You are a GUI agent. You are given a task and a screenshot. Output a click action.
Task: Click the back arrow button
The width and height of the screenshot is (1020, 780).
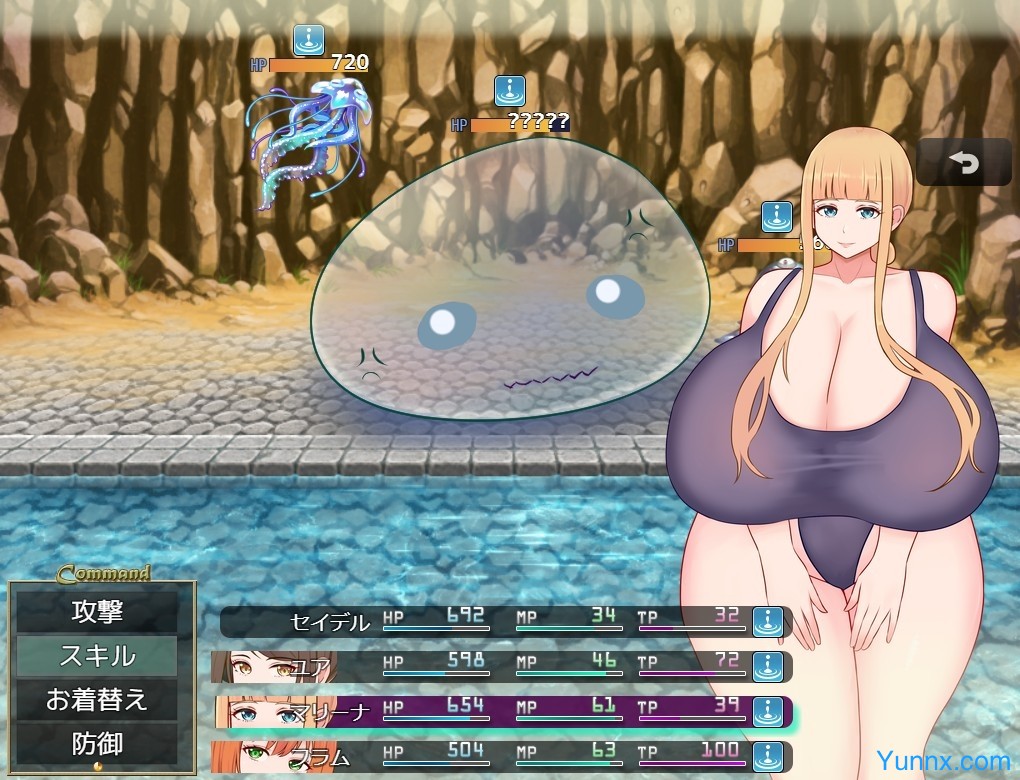964,162
